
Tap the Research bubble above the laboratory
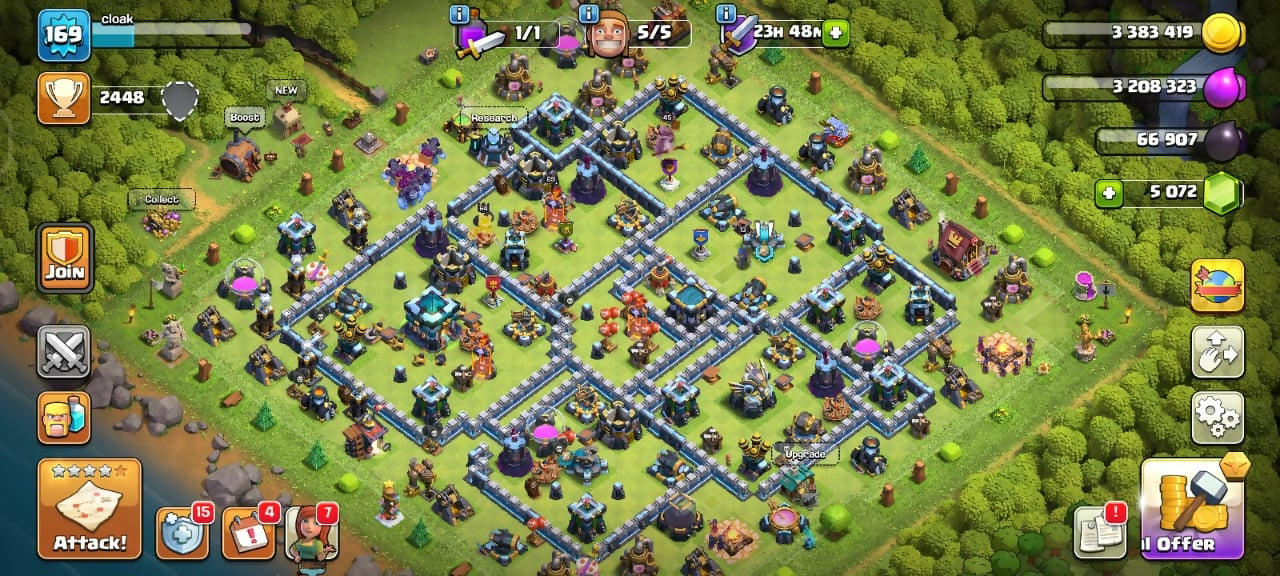[493, 118]
